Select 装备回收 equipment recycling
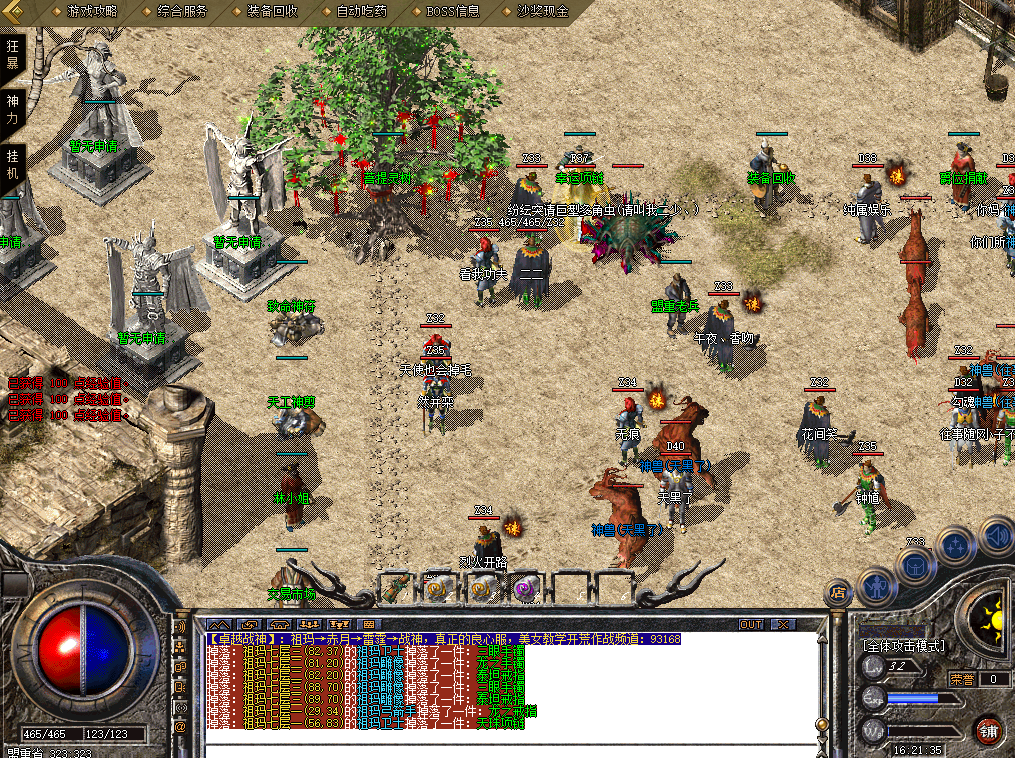1015x758 pixels. click(x=272, y=12)
